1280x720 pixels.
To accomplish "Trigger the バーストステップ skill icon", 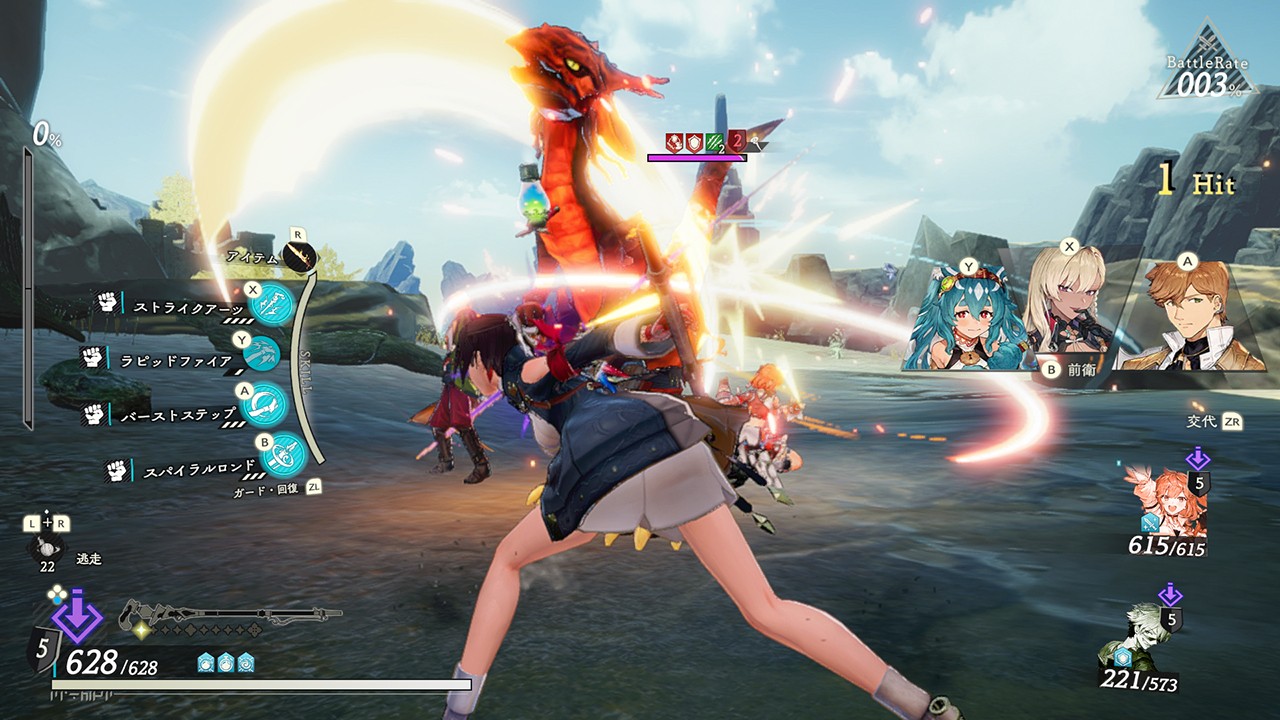I will pyautogui.click(x=265, y=404).
